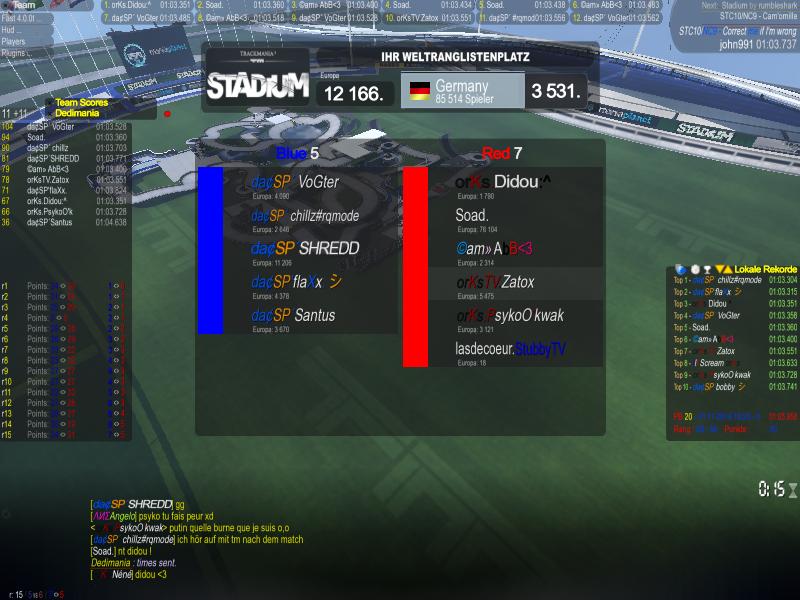800x600 pixels.
Task: Open the Players menu entry
Action: [x=14, y=42]
